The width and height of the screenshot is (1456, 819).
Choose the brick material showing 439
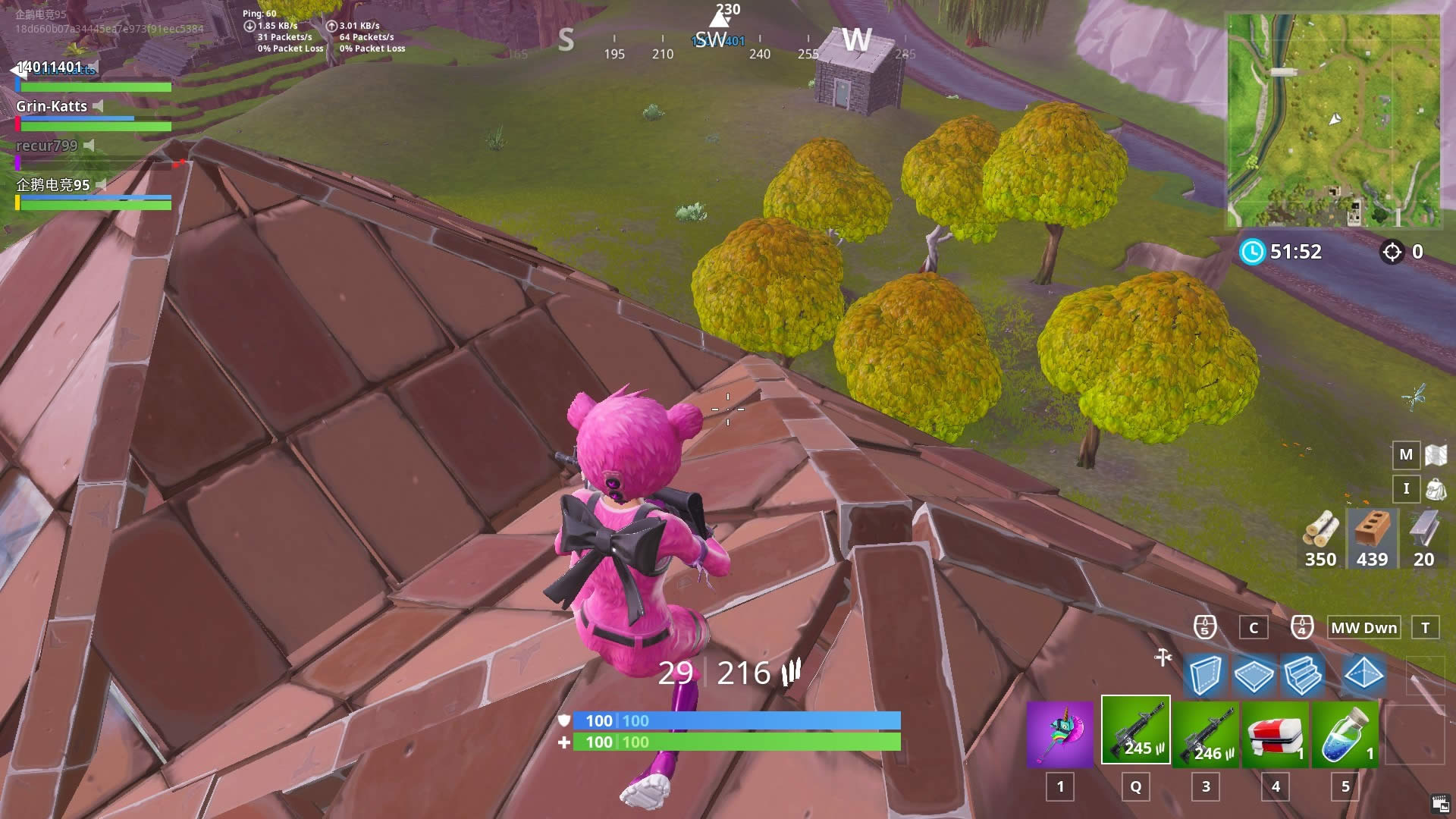(1372, 538)
